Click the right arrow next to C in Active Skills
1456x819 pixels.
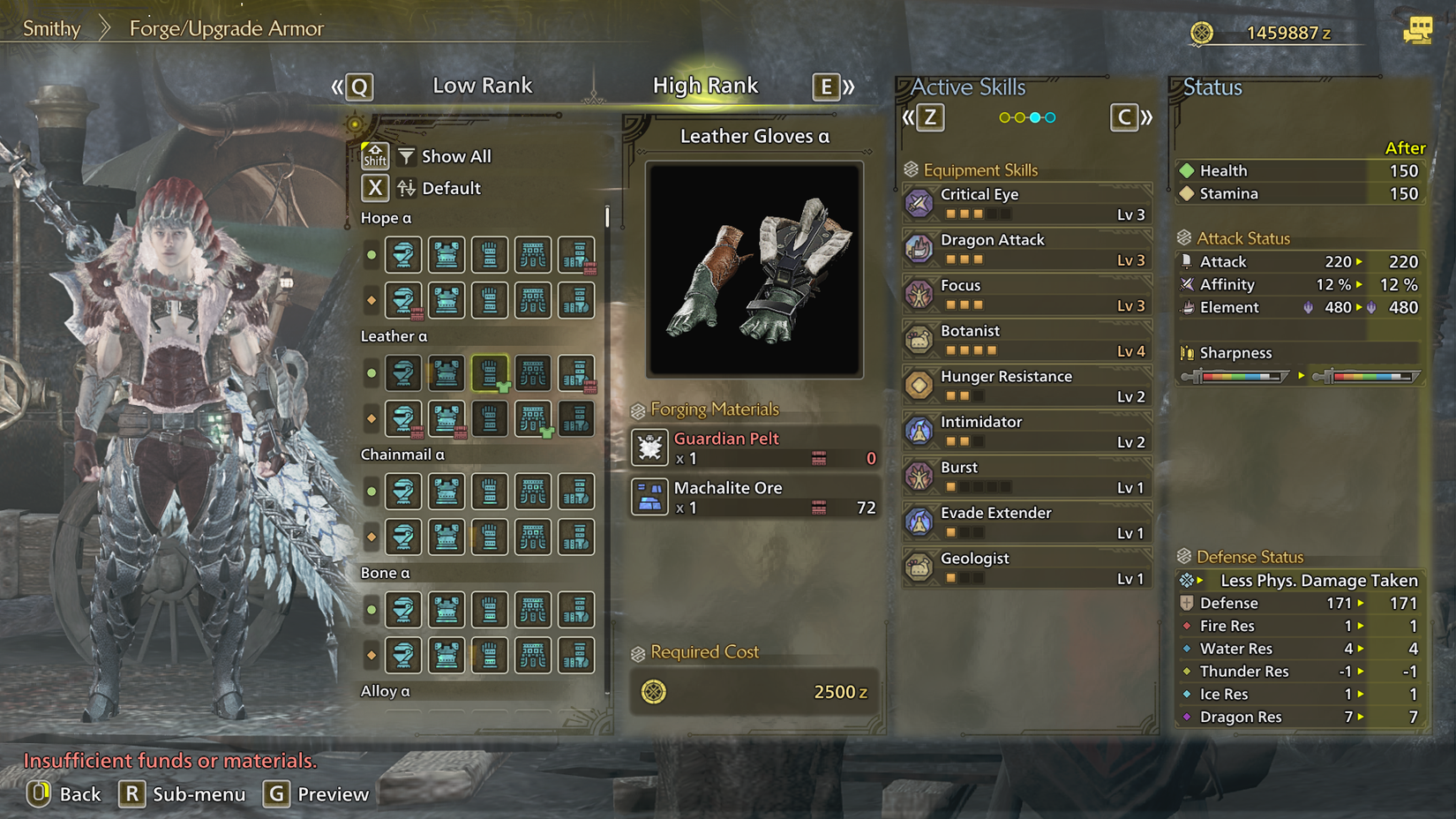pos(1146,116)
